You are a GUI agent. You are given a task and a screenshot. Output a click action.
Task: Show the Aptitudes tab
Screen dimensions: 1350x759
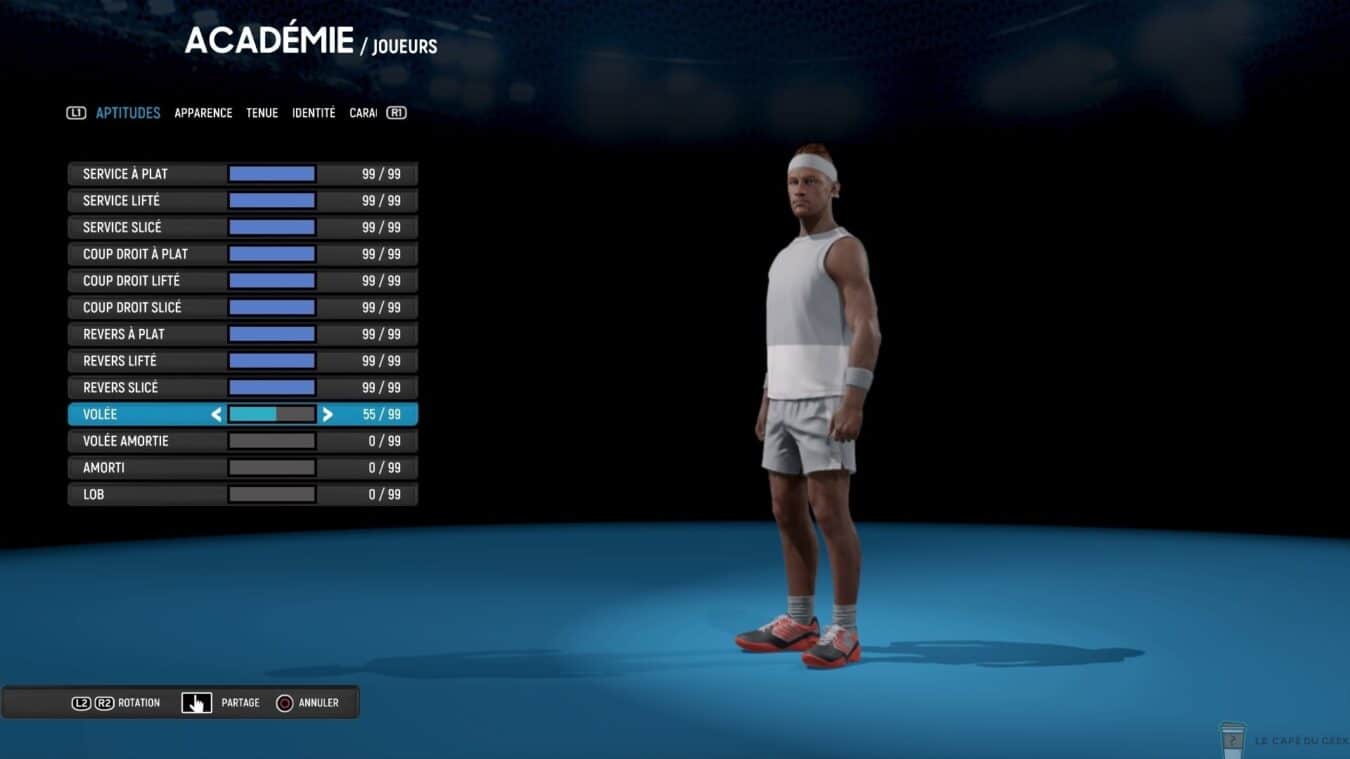128,113
